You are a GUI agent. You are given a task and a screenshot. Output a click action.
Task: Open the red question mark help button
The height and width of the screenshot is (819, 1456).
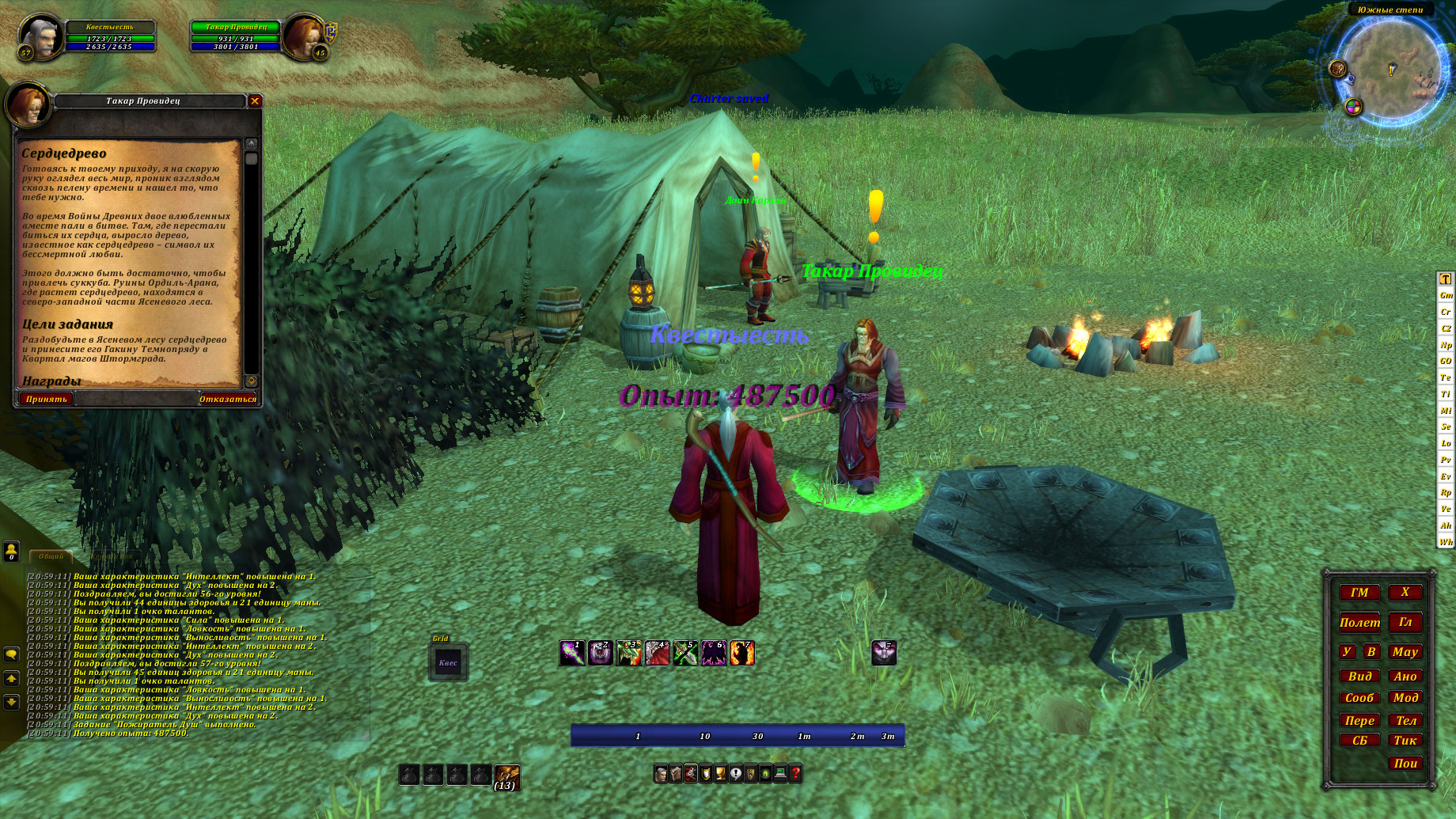pos(795,773)
